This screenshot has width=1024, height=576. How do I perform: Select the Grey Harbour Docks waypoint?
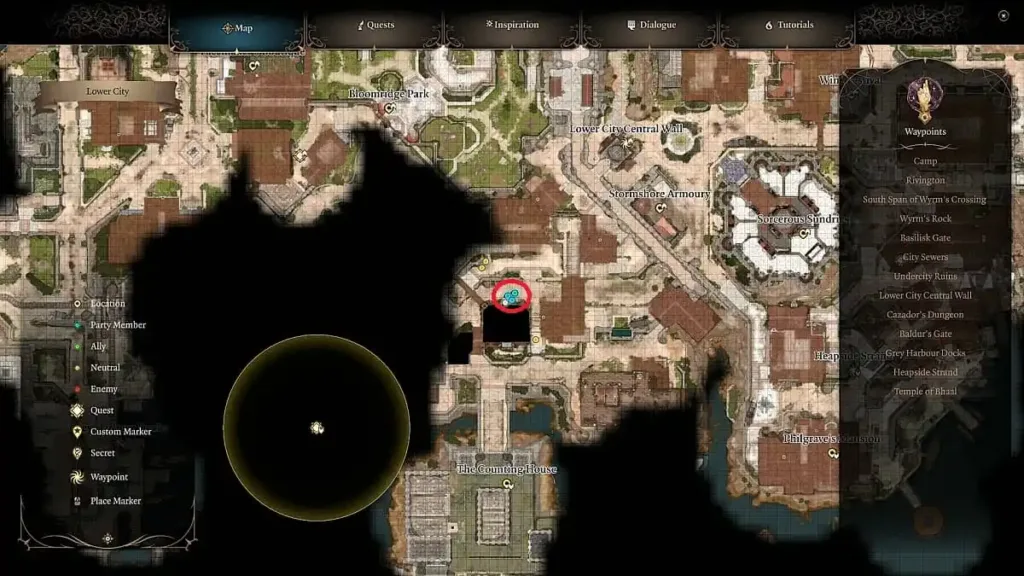[925, 353]
